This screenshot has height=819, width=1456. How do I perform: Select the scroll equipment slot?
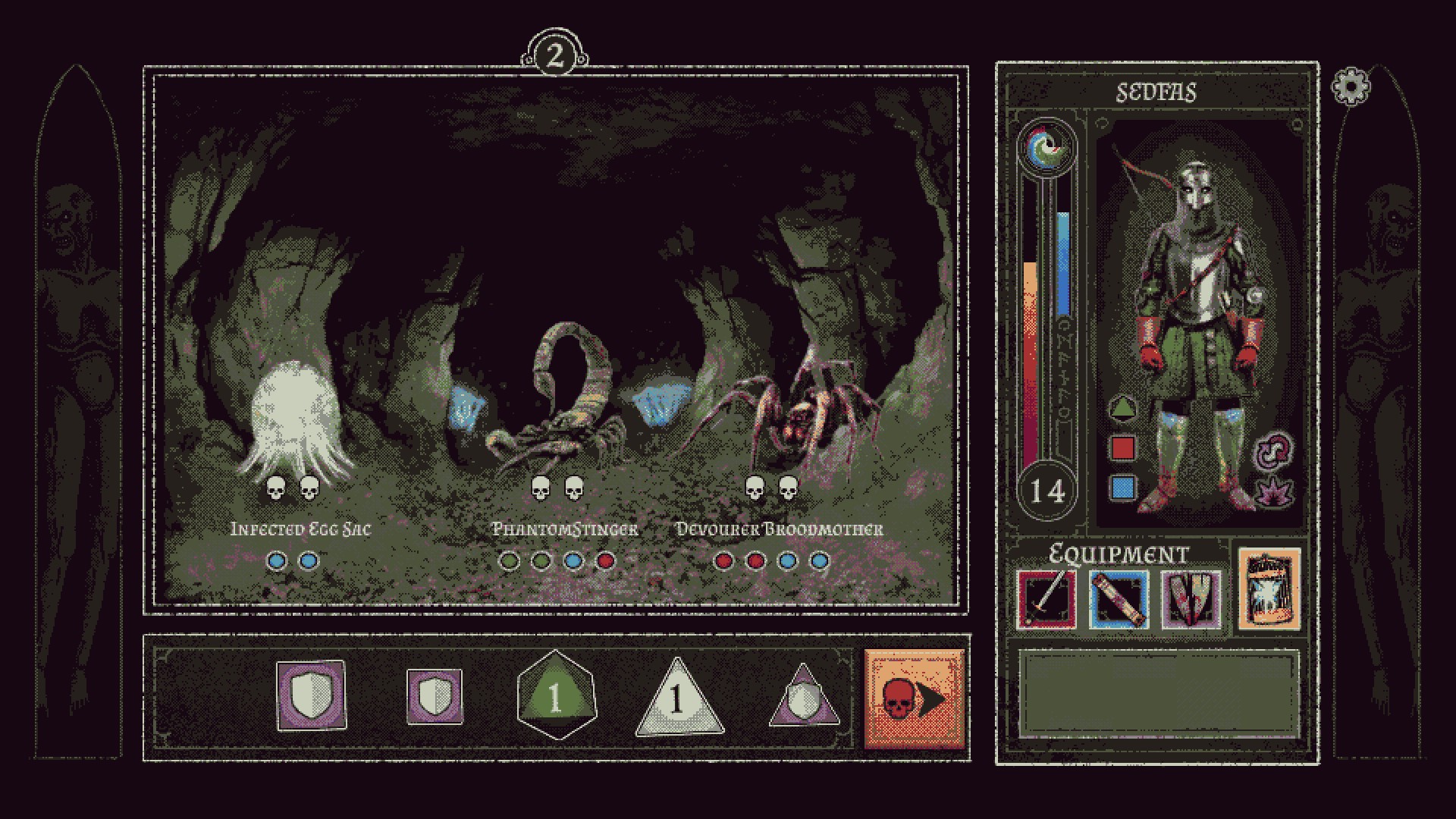[1119, 600]
